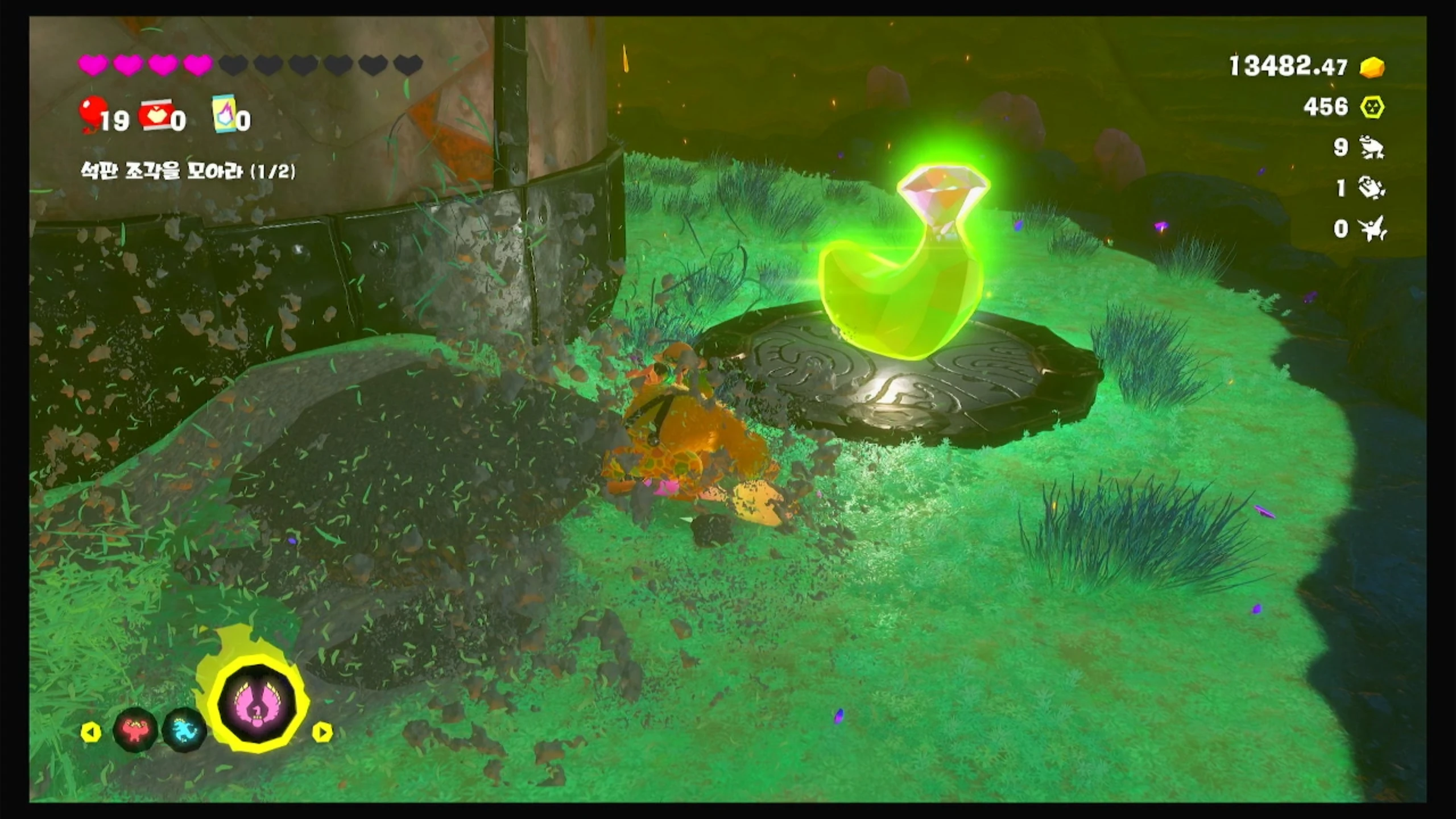Image resolution: width=1456 pixels, height=819 pixels.
Task: Click the yellow banandium chip icon
Action: pos(1372,107)
